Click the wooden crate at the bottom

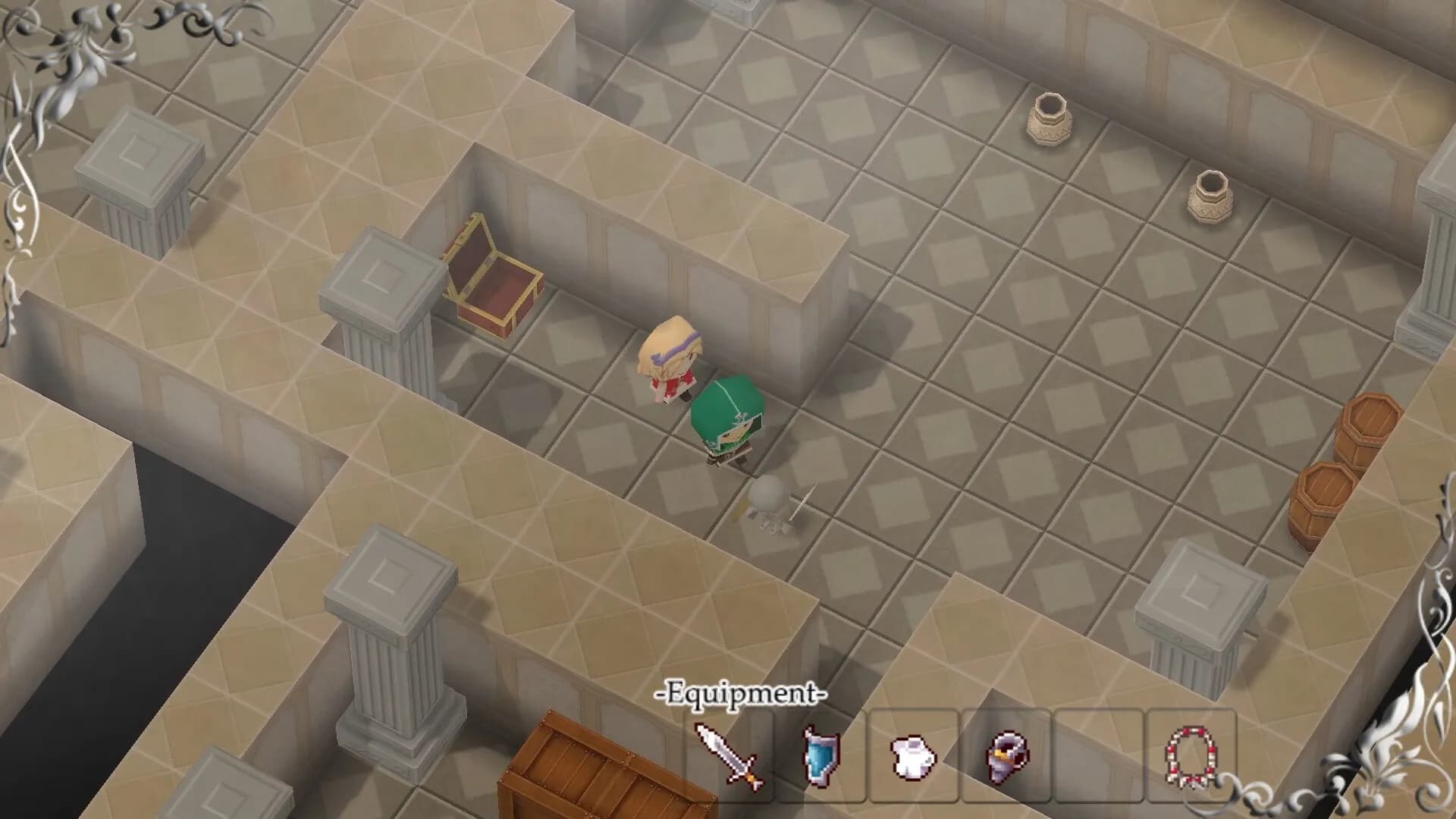coord(588,773)
